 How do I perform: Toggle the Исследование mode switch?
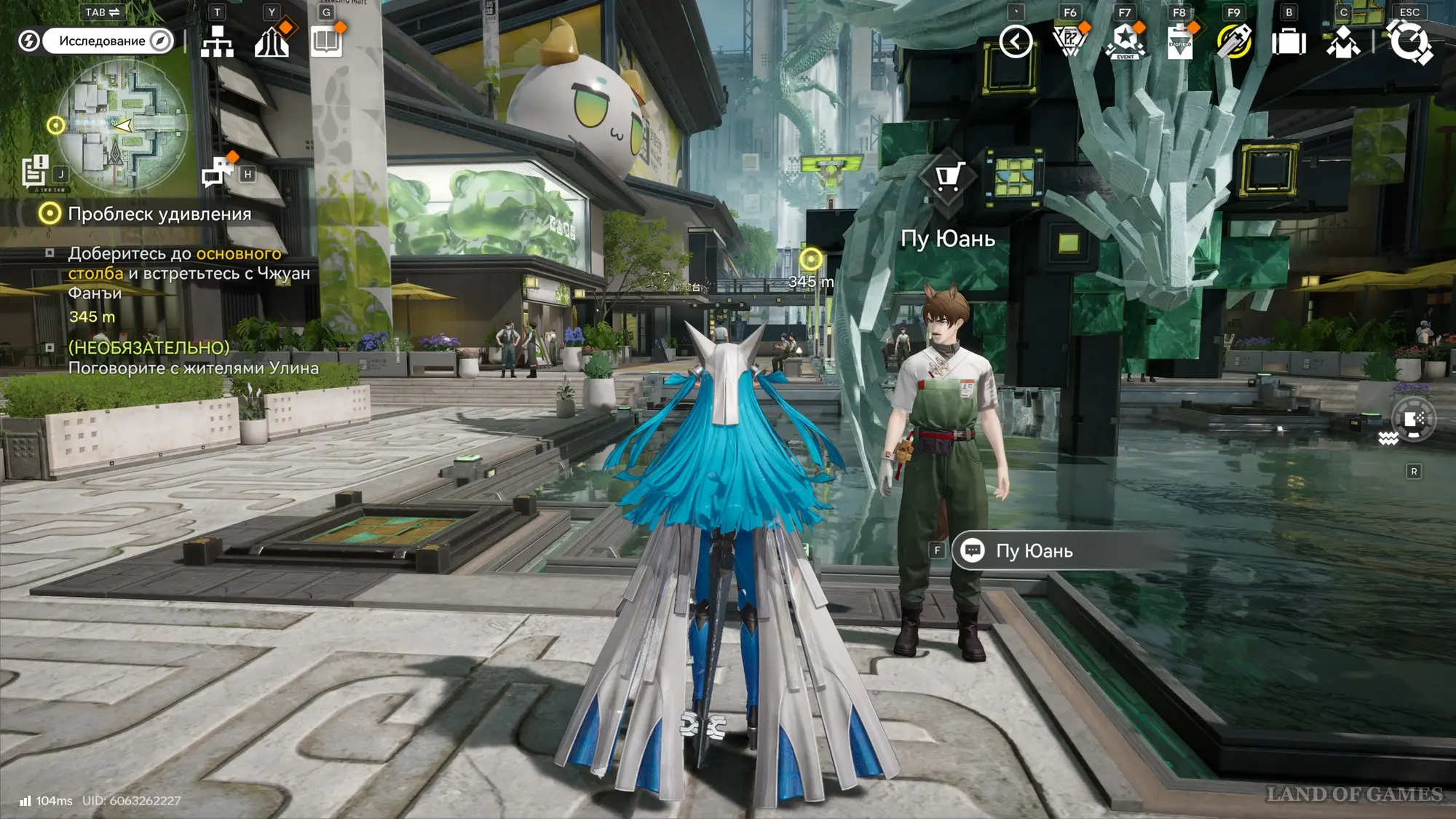[108, 41]
